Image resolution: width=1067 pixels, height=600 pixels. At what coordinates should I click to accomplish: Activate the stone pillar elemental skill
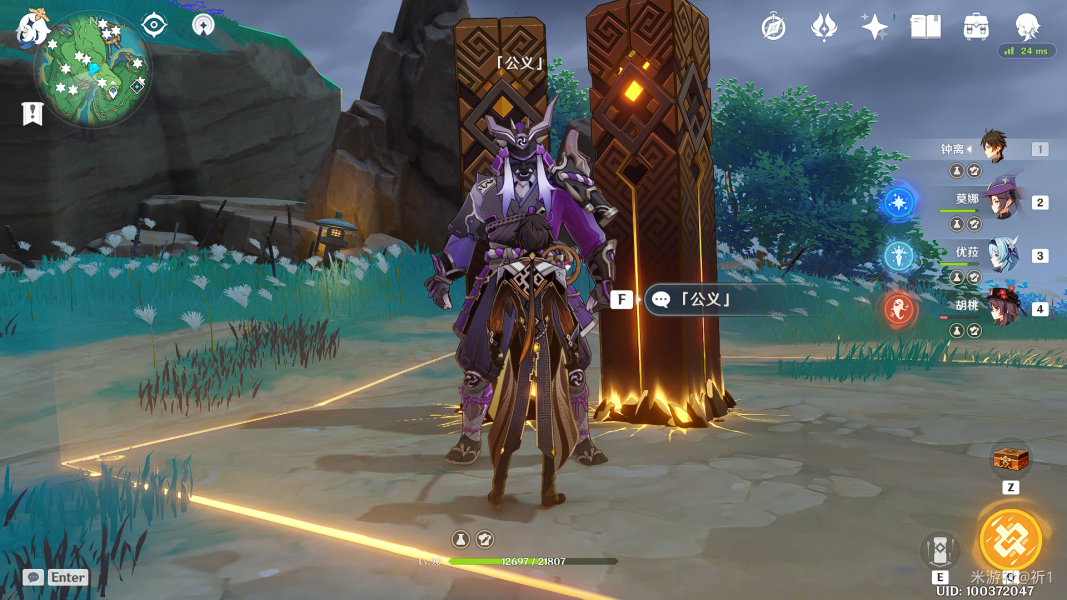[940, 551]
